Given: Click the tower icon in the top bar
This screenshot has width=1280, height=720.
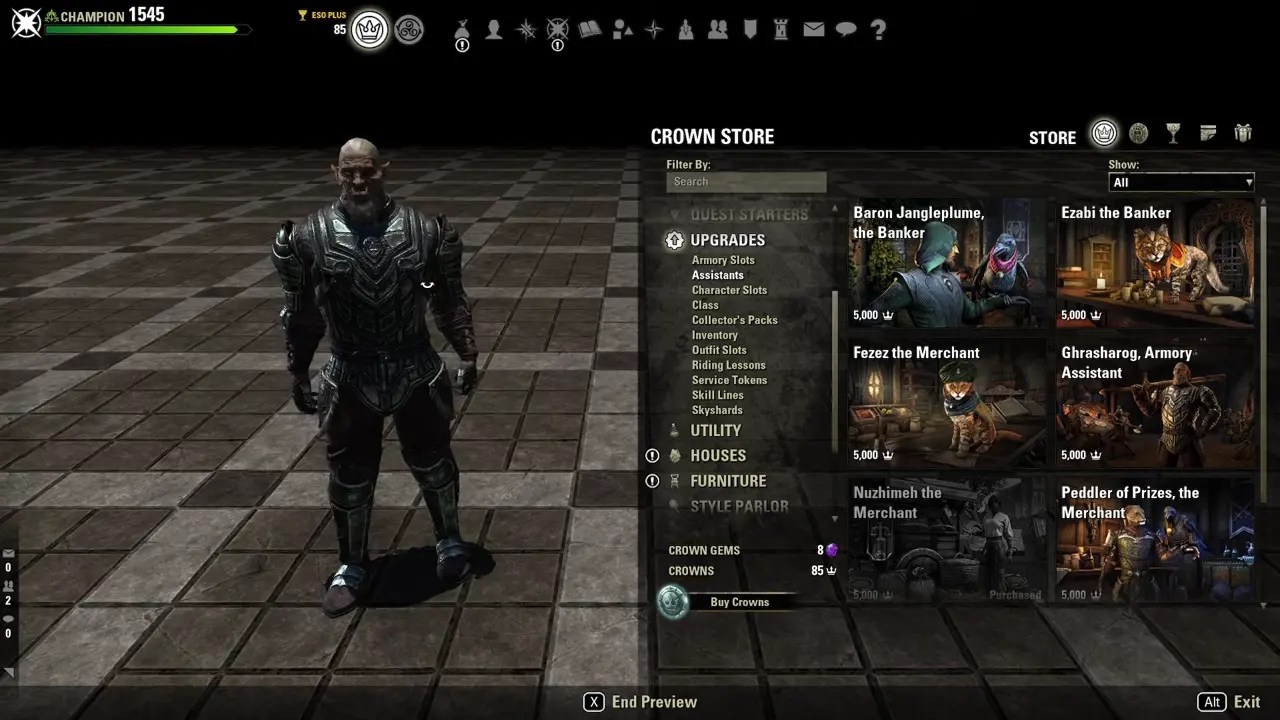Looking at the screenshot, I should 782,30.
